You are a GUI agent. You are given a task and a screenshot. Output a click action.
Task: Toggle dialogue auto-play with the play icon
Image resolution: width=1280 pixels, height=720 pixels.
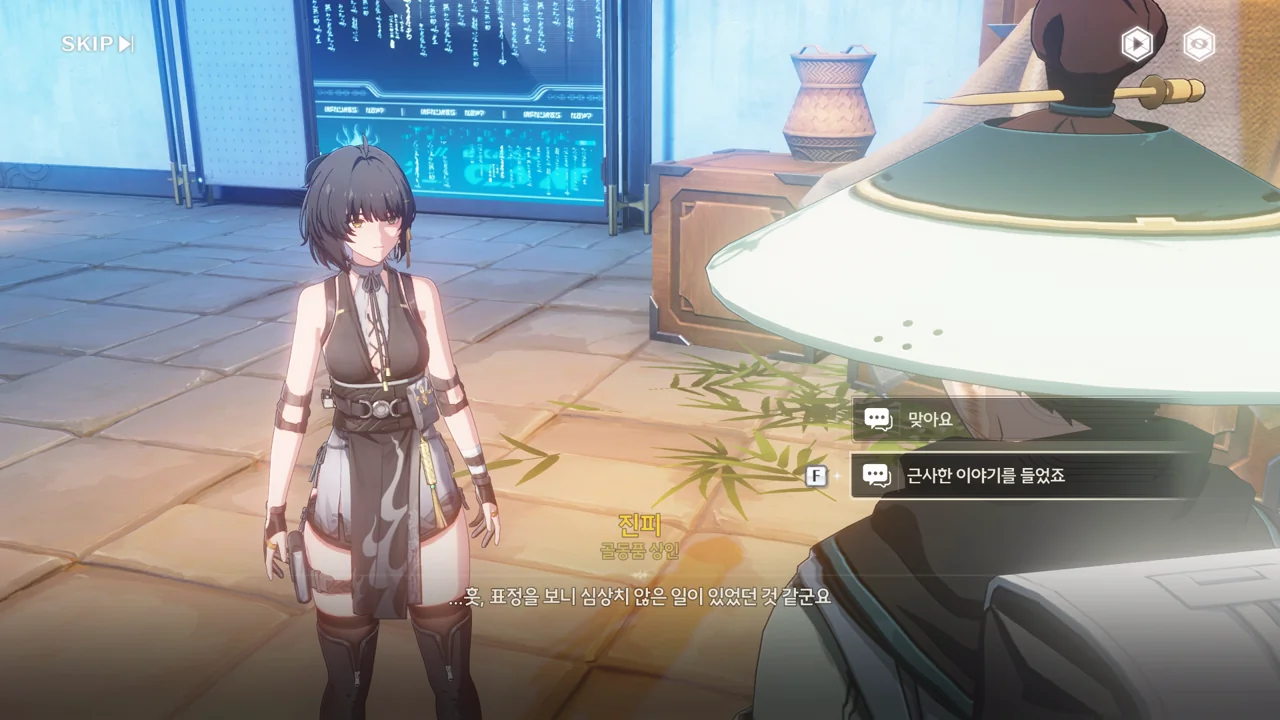click(x=1136, y=44)
